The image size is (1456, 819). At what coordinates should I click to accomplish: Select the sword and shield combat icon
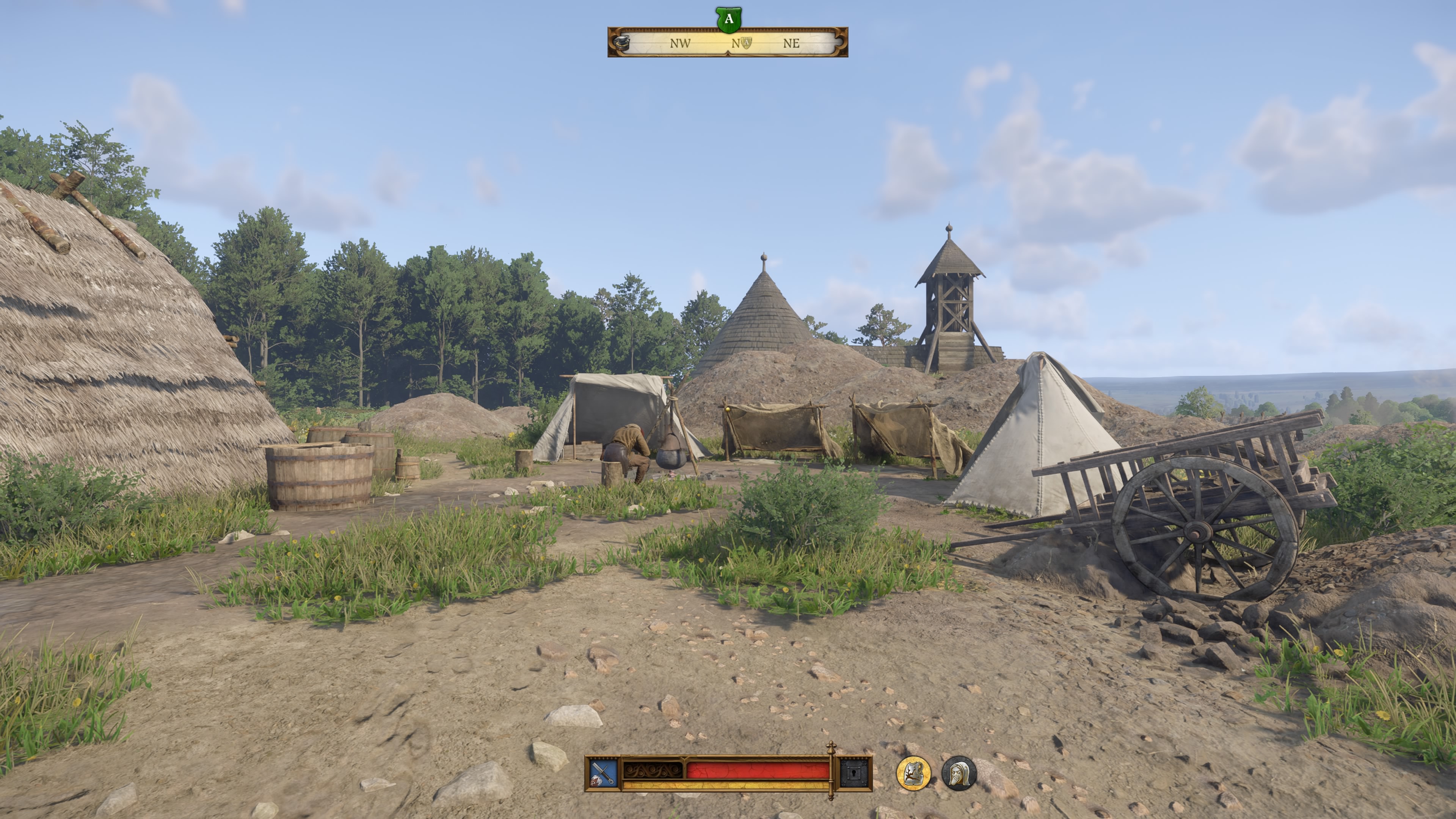(x=602, y=773)
